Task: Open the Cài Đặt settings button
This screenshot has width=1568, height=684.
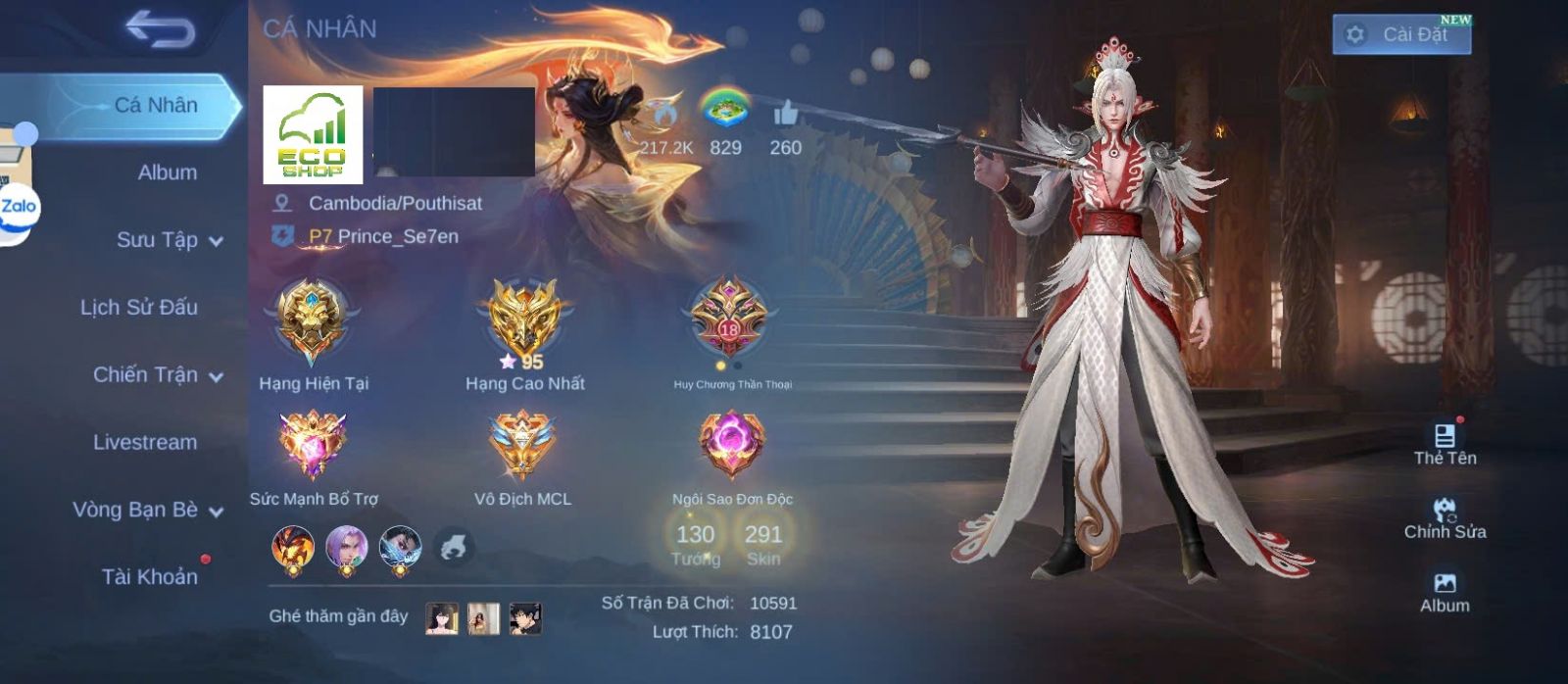Action: tap(1401, 35)
